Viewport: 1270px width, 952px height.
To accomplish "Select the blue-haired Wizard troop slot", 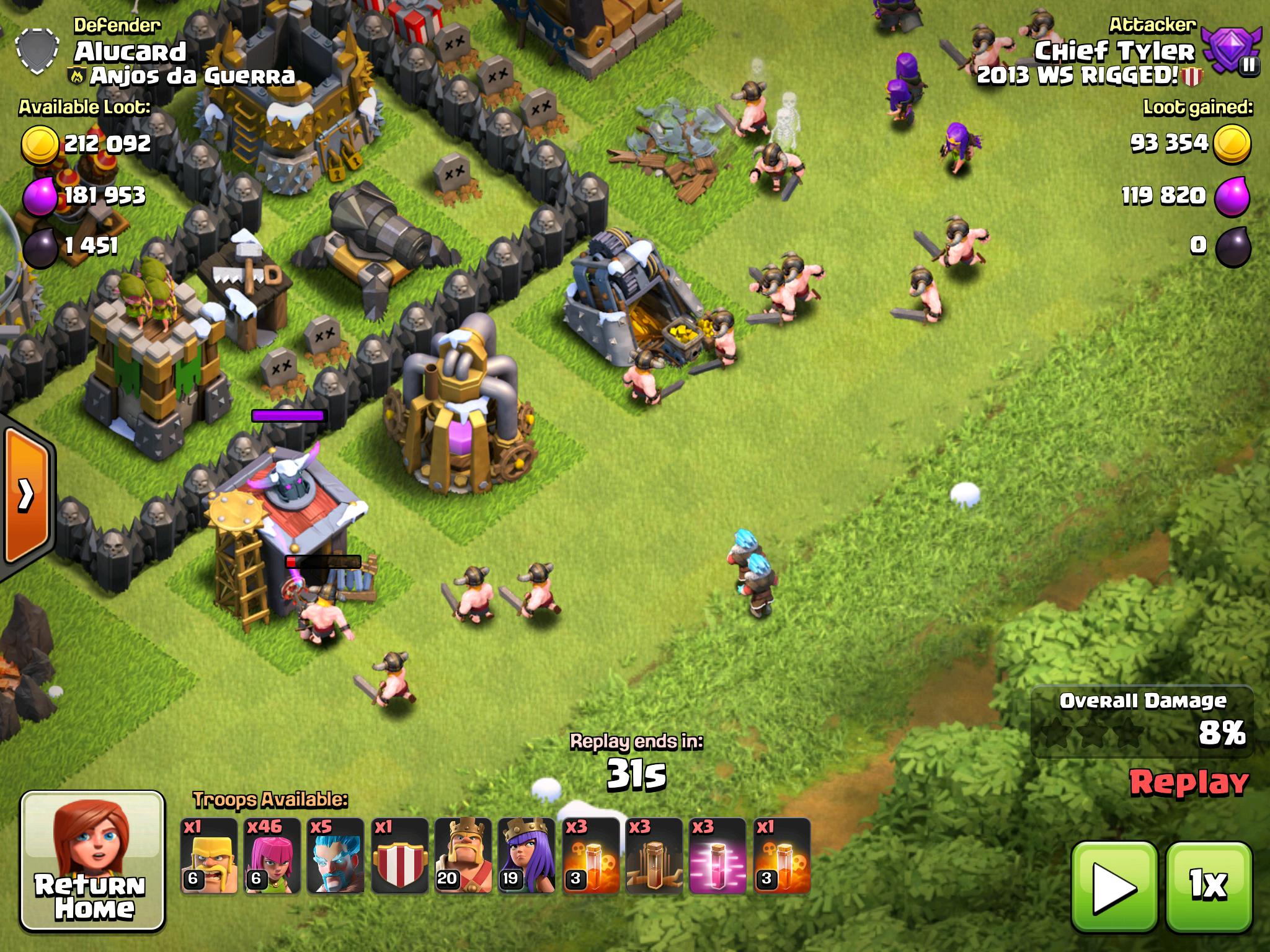I will pyautogui.click(x=335, y=856).
